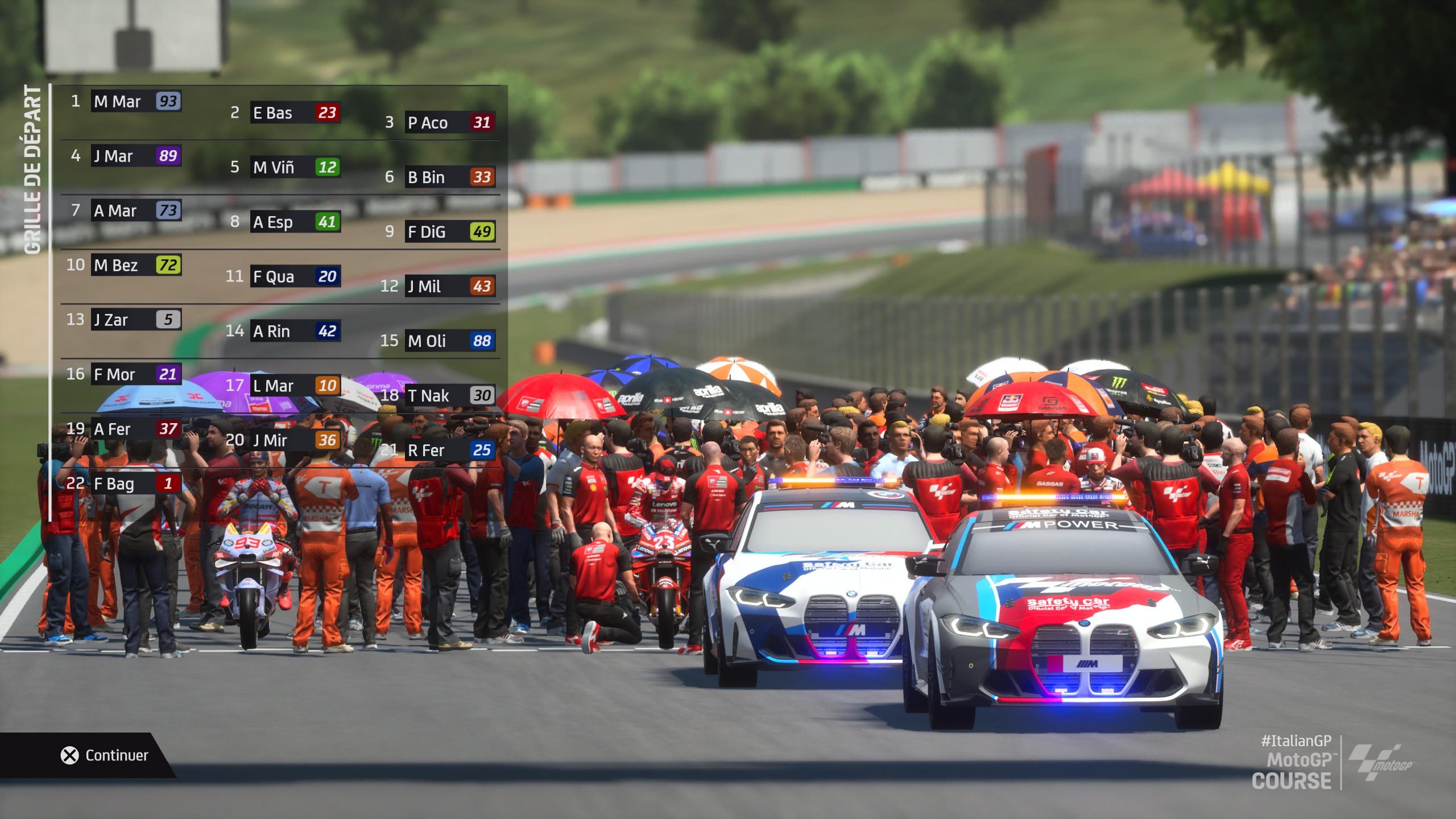
Task: Select J Zar 5 grid entry
Action: pyautogui.click(x=136, y=320)
